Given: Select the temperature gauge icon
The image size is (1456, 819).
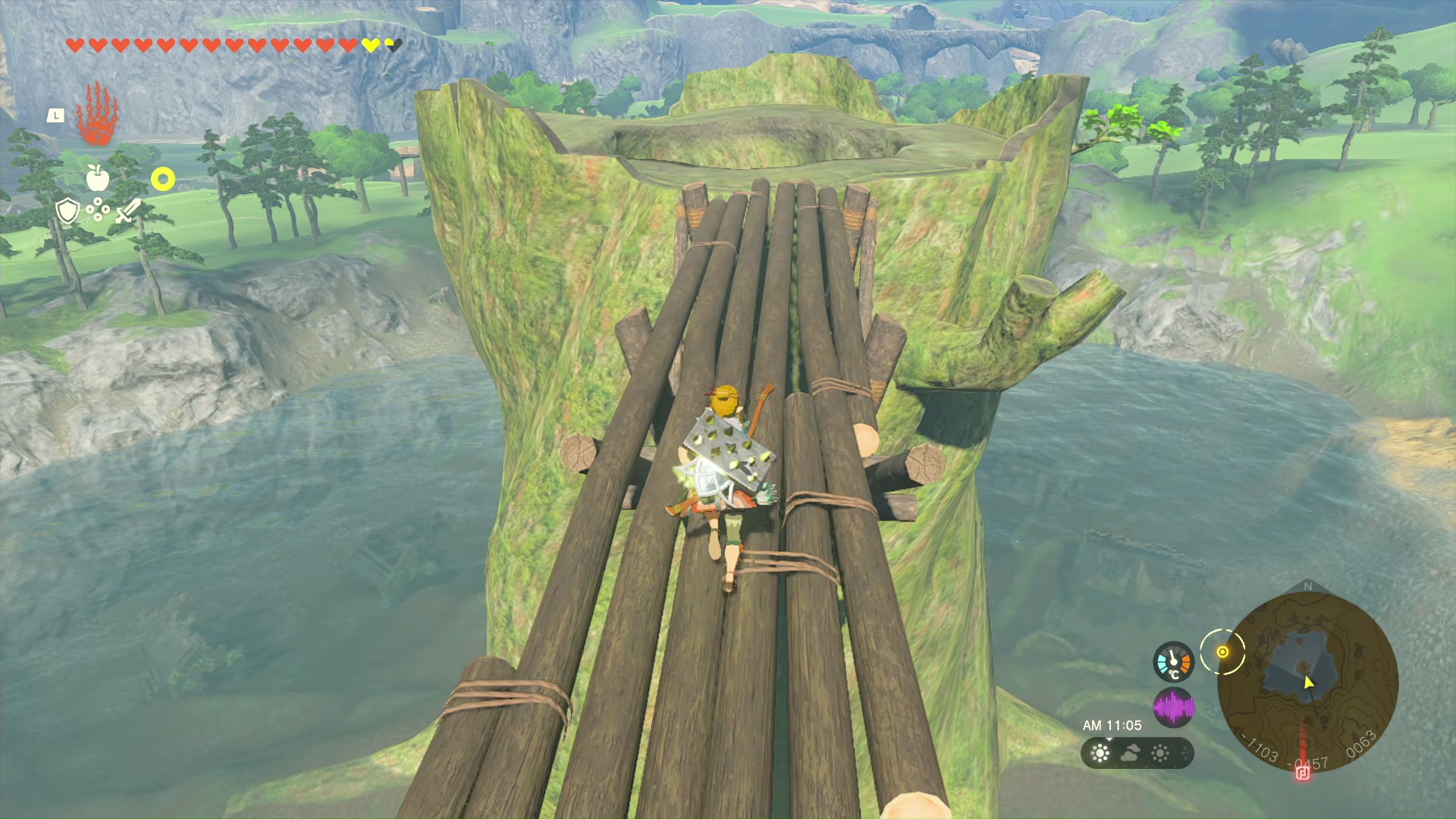Looking at the screenshot, I should click(x=1173, y=661).
